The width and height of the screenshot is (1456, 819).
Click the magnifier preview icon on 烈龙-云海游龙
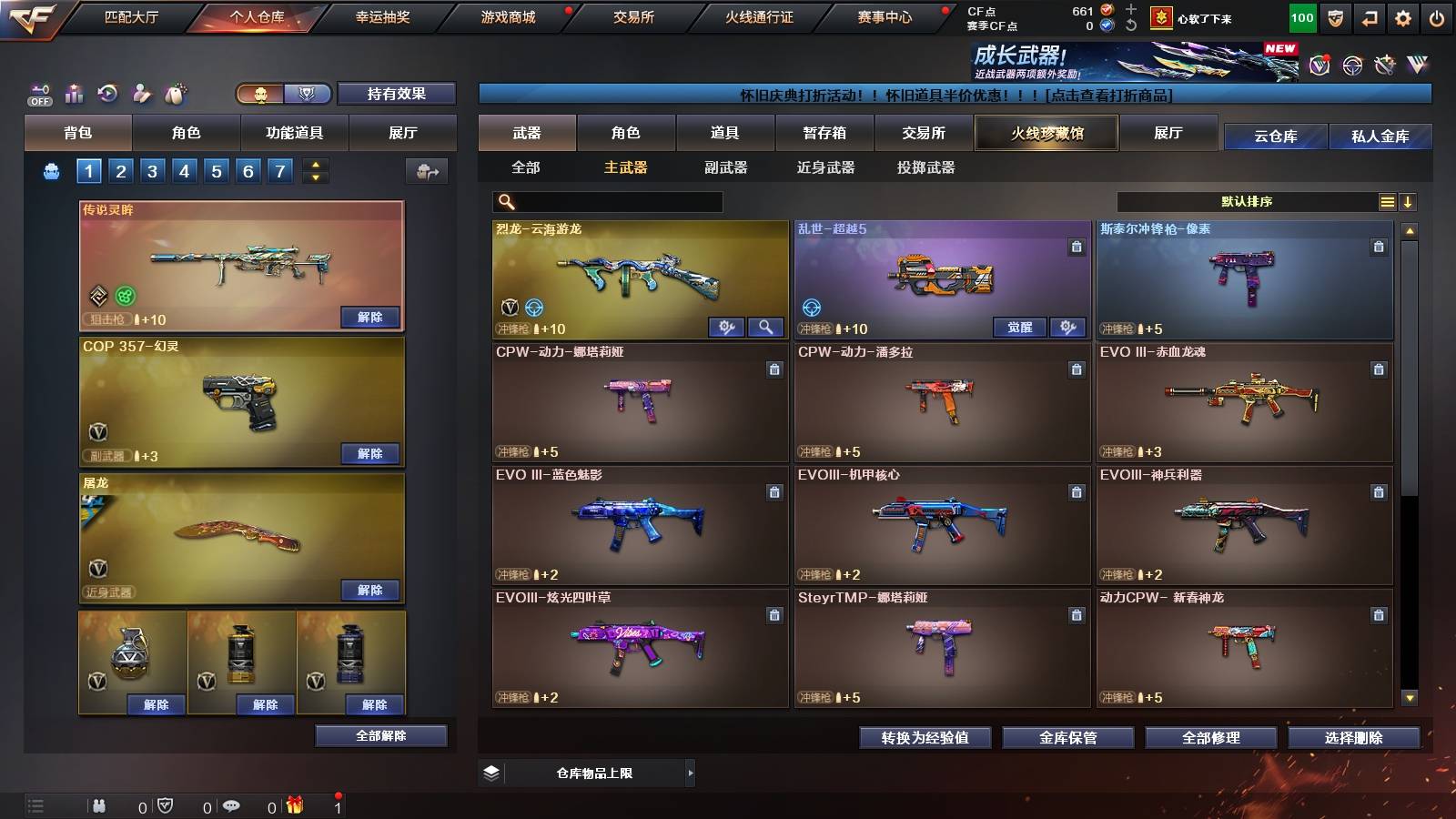pyautogui.click(x=767, y=327)
